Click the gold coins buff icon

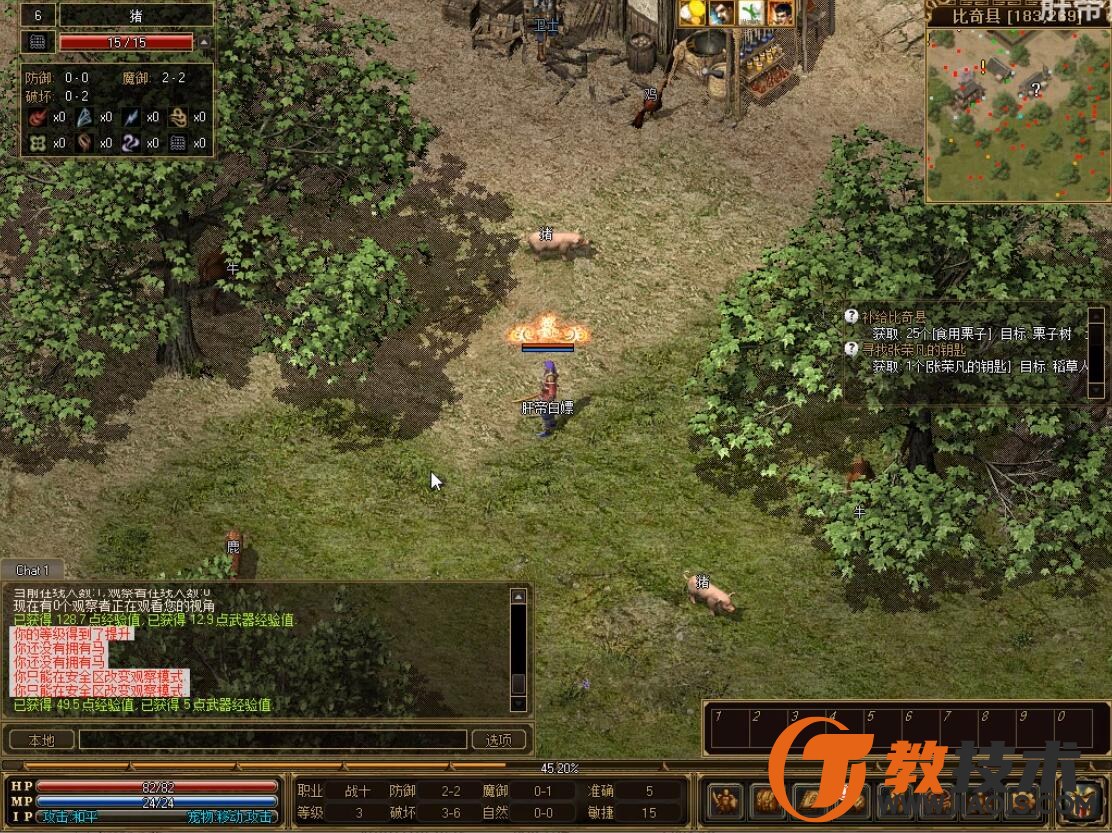pos(692,12)
